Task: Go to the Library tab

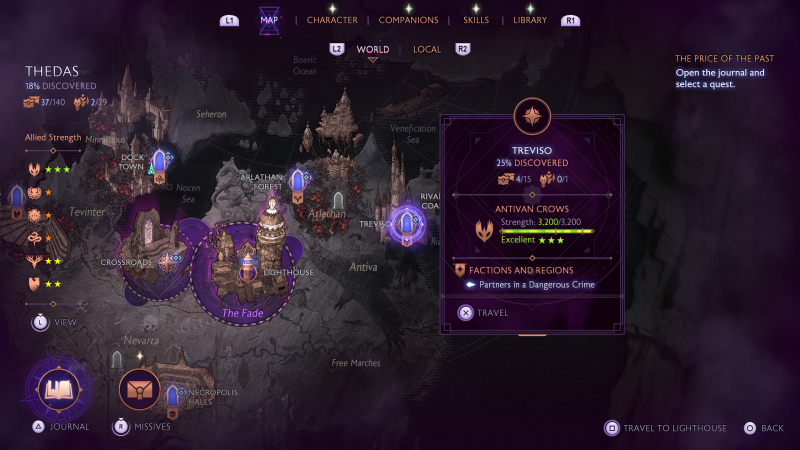Action: point(530,20)
